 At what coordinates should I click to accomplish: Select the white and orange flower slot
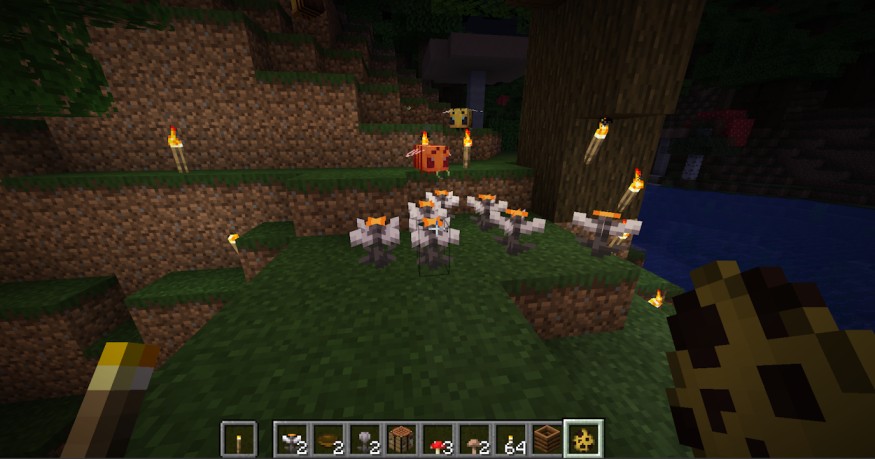click(292, 439)
